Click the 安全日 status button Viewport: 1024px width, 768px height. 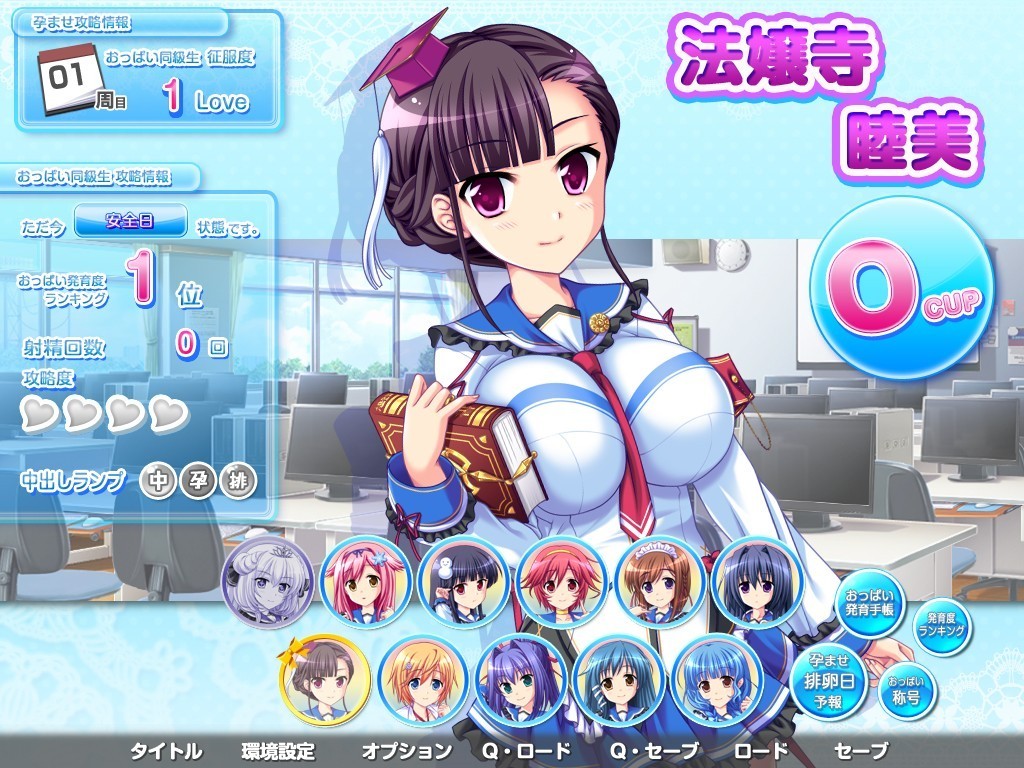pyautogui.click(x=131, y=220)
